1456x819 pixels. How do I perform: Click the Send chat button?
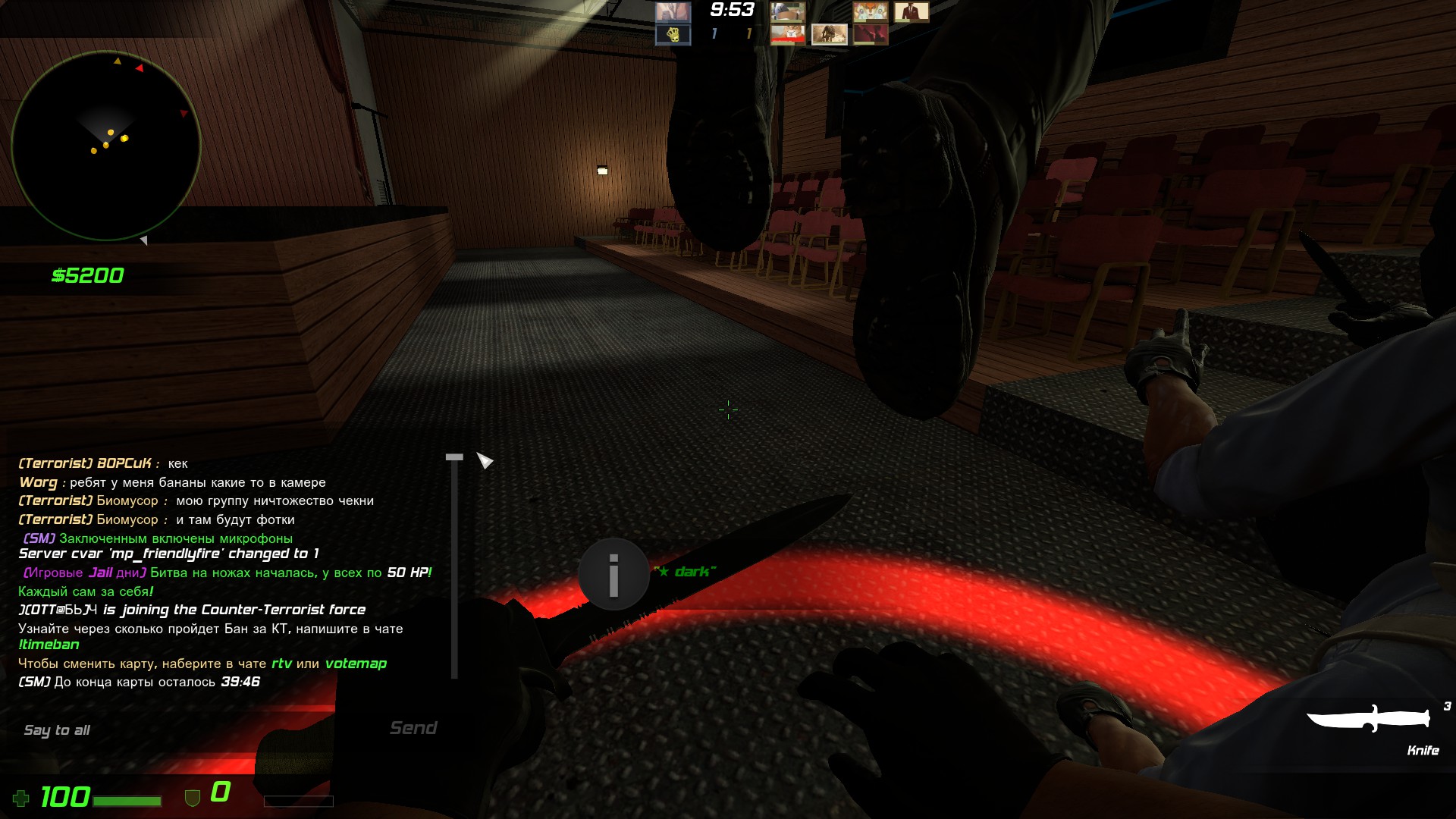coord(413,728)
